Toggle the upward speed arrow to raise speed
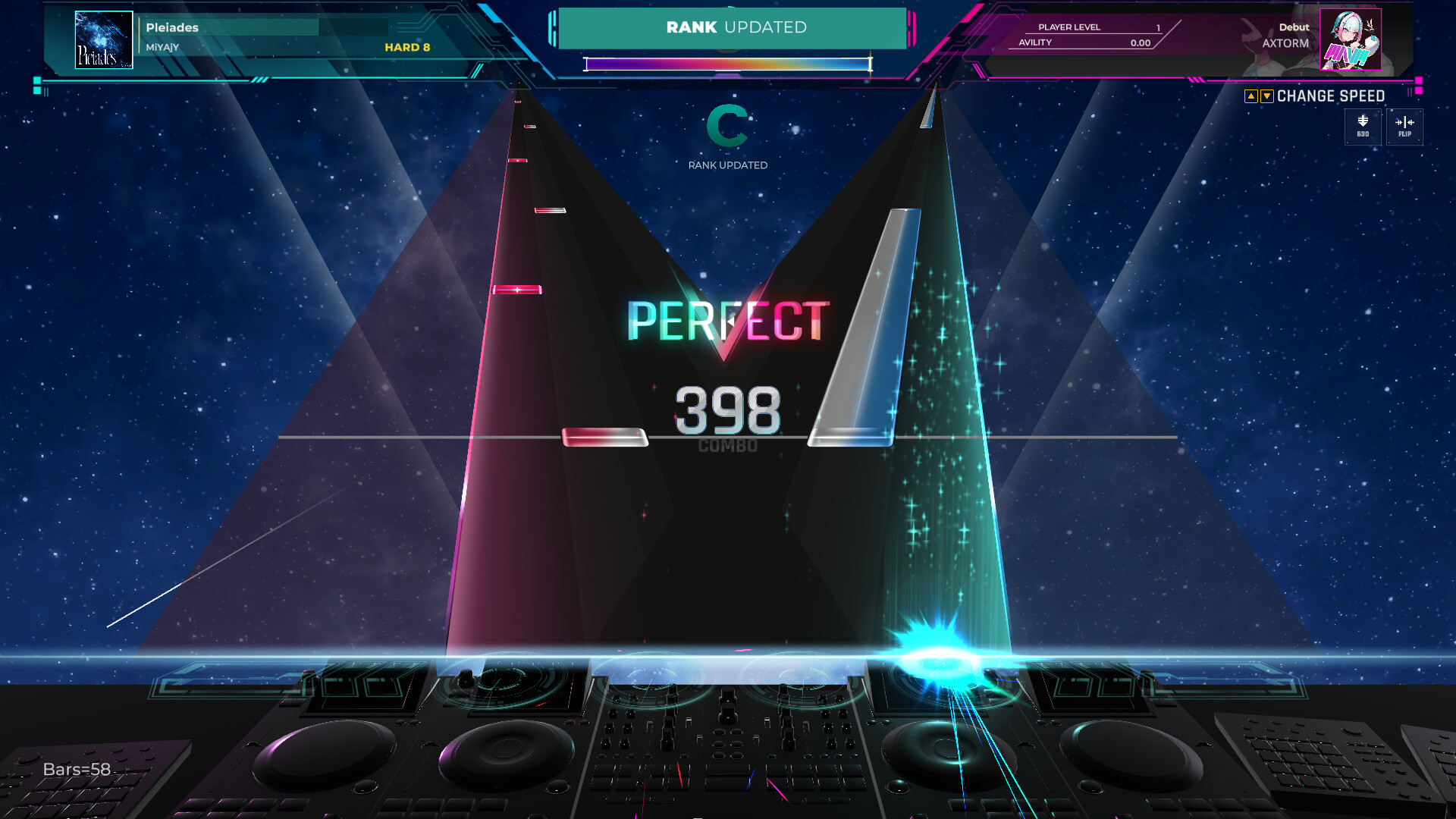The image size is (1456, 819). click(x=1251, y=96)
